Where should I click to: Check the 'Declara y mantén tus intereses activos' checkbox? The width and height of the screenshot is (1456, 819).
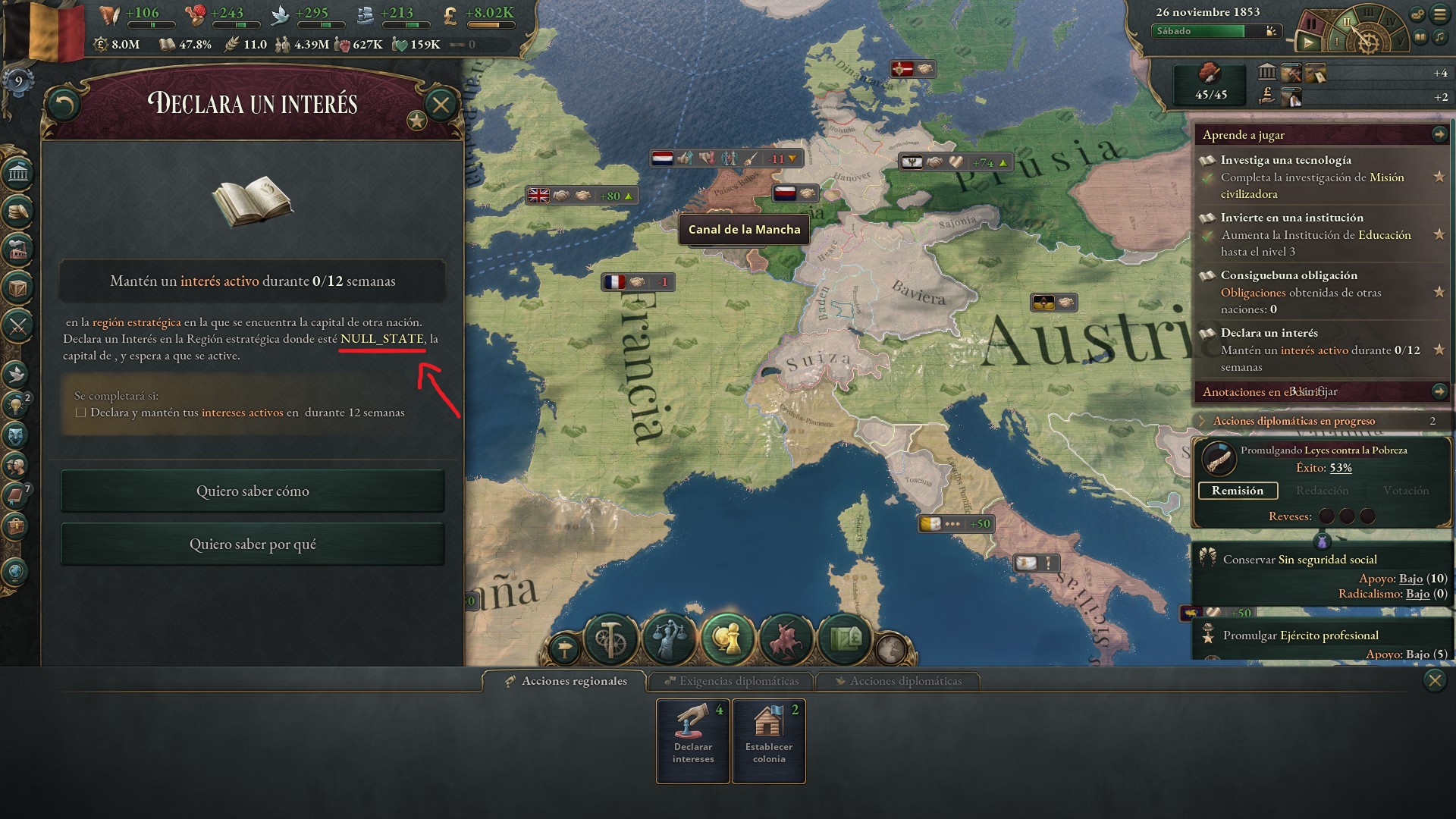tap(79, 412)
